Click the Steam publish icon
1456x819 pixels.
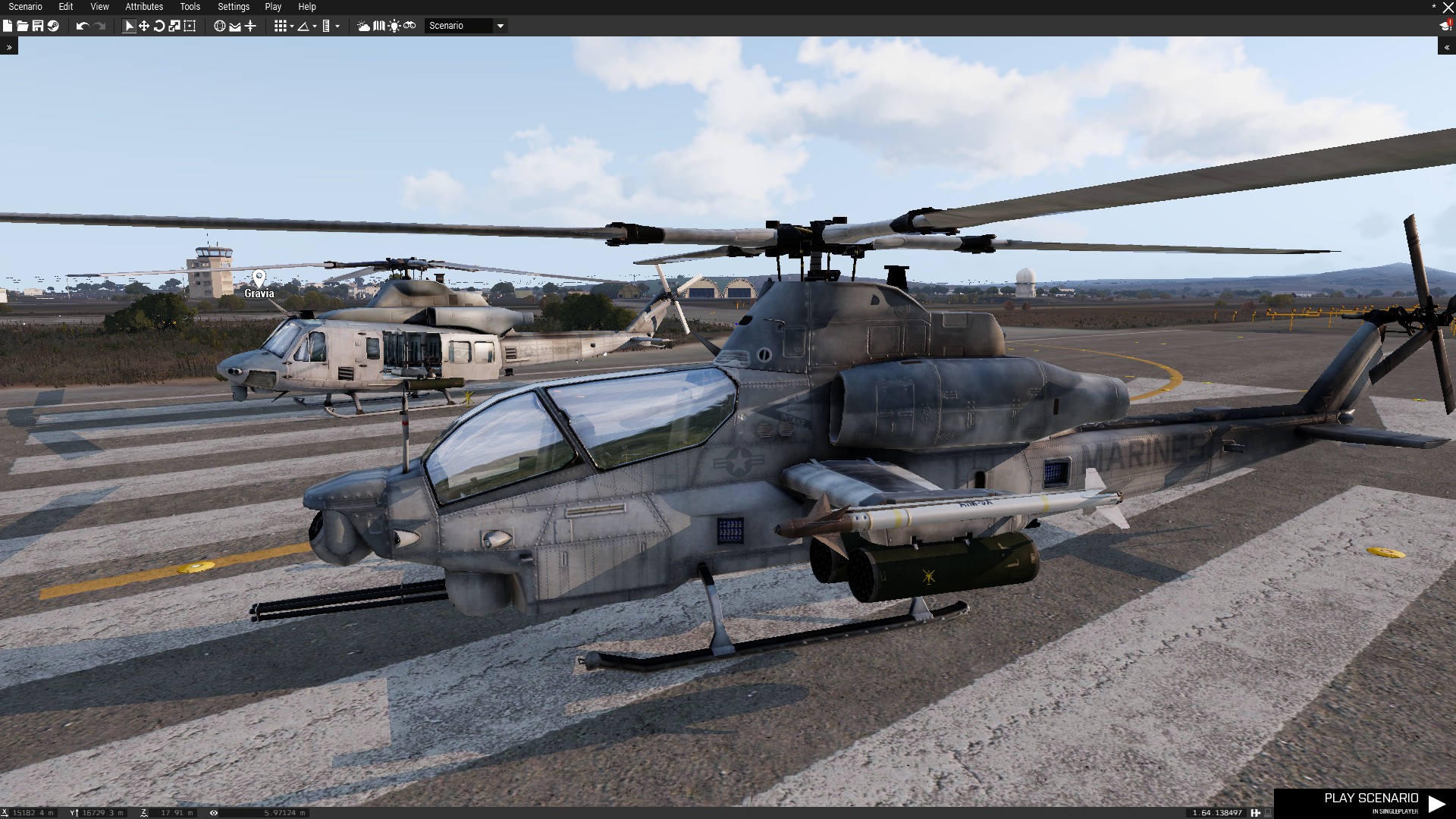pyautogui.click(x=53, y=26)
